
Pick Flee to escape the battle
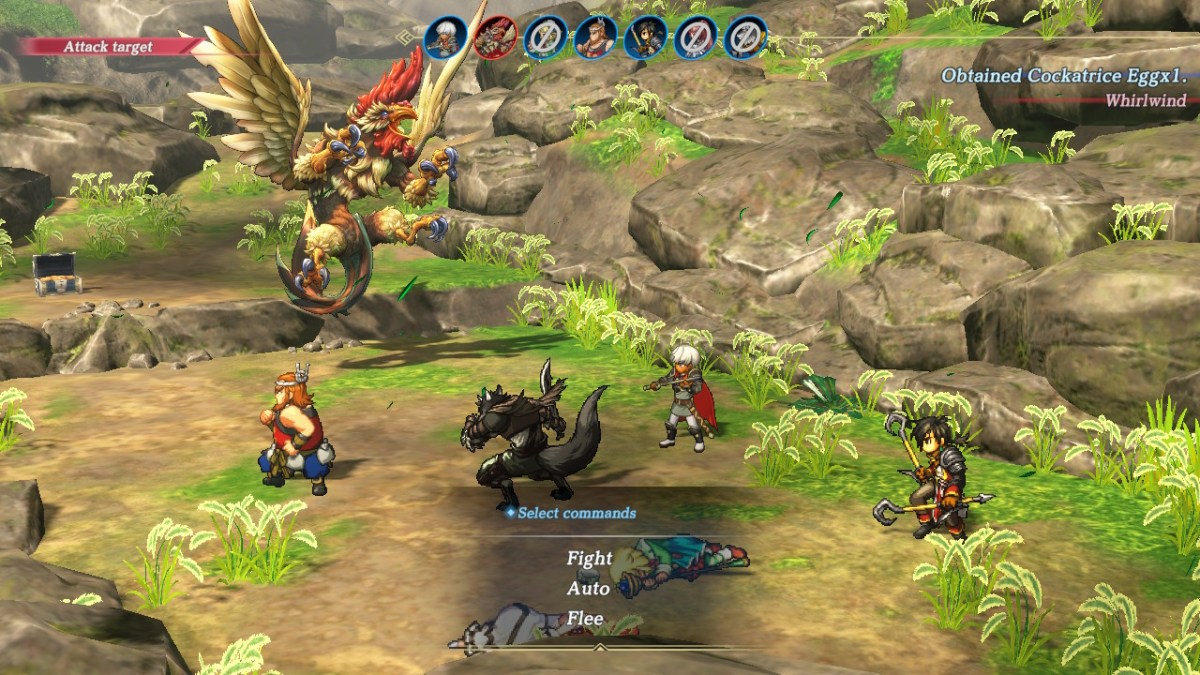pyautogui.click(x=585, y=618)
